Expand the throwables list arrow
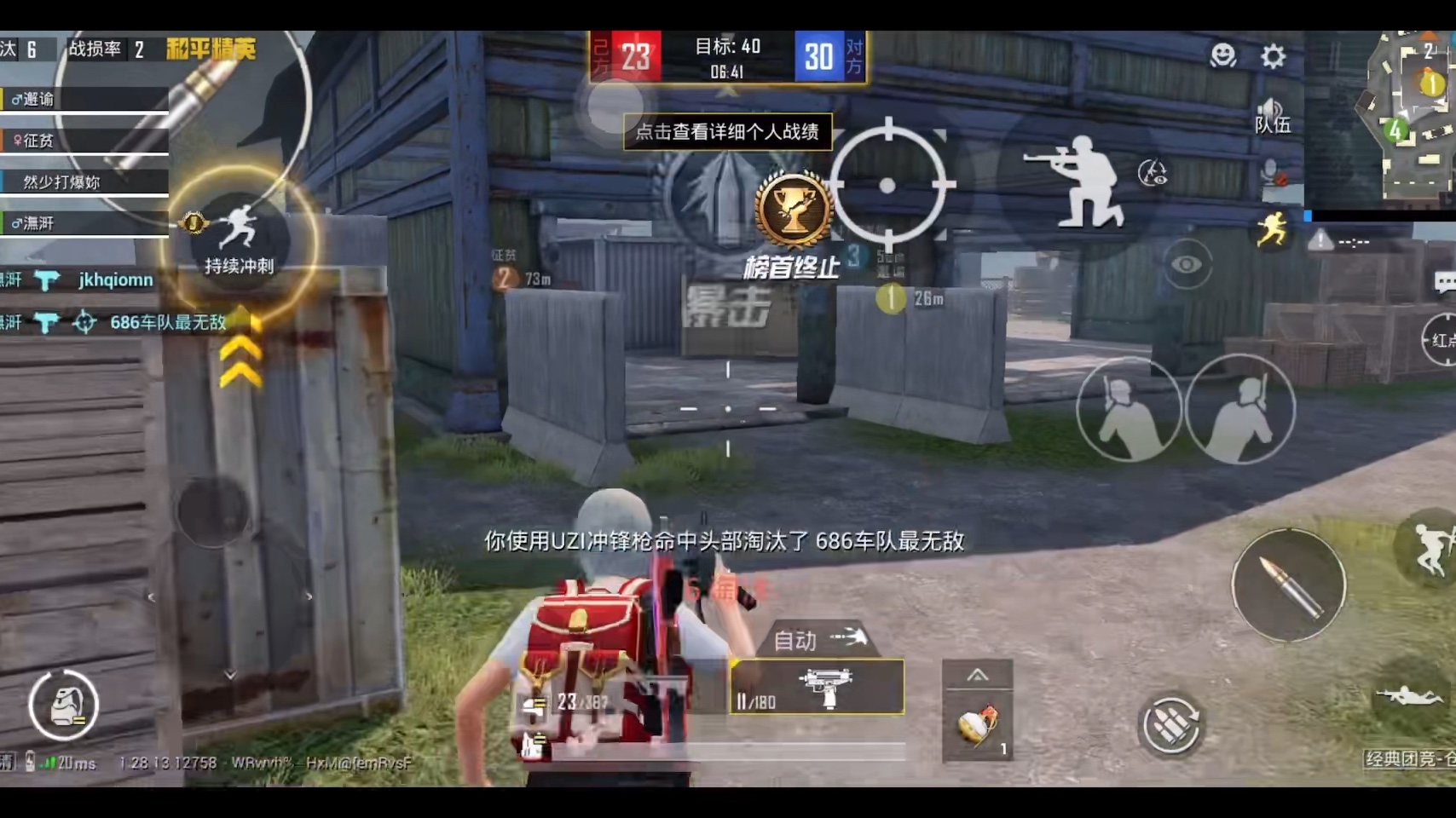 pos(978,675)
